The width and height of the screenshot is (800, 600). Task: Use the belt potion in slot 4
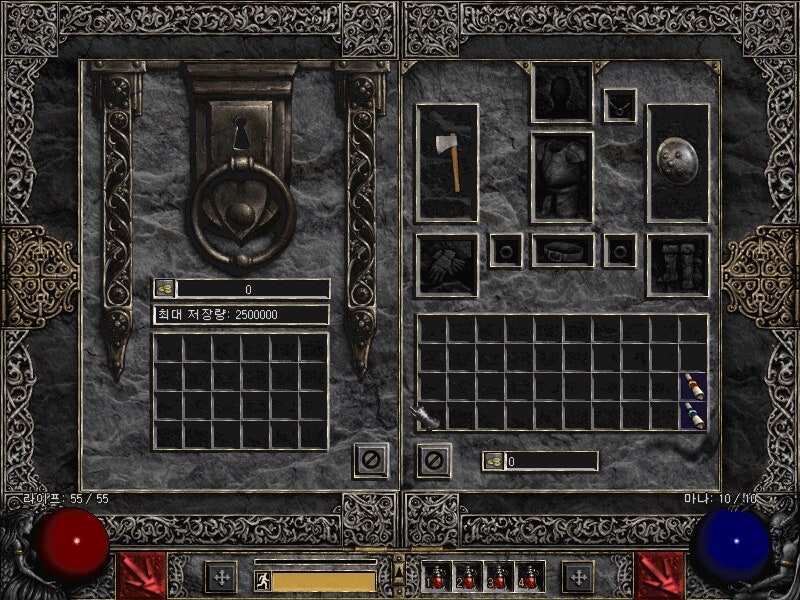click(527, 576)
